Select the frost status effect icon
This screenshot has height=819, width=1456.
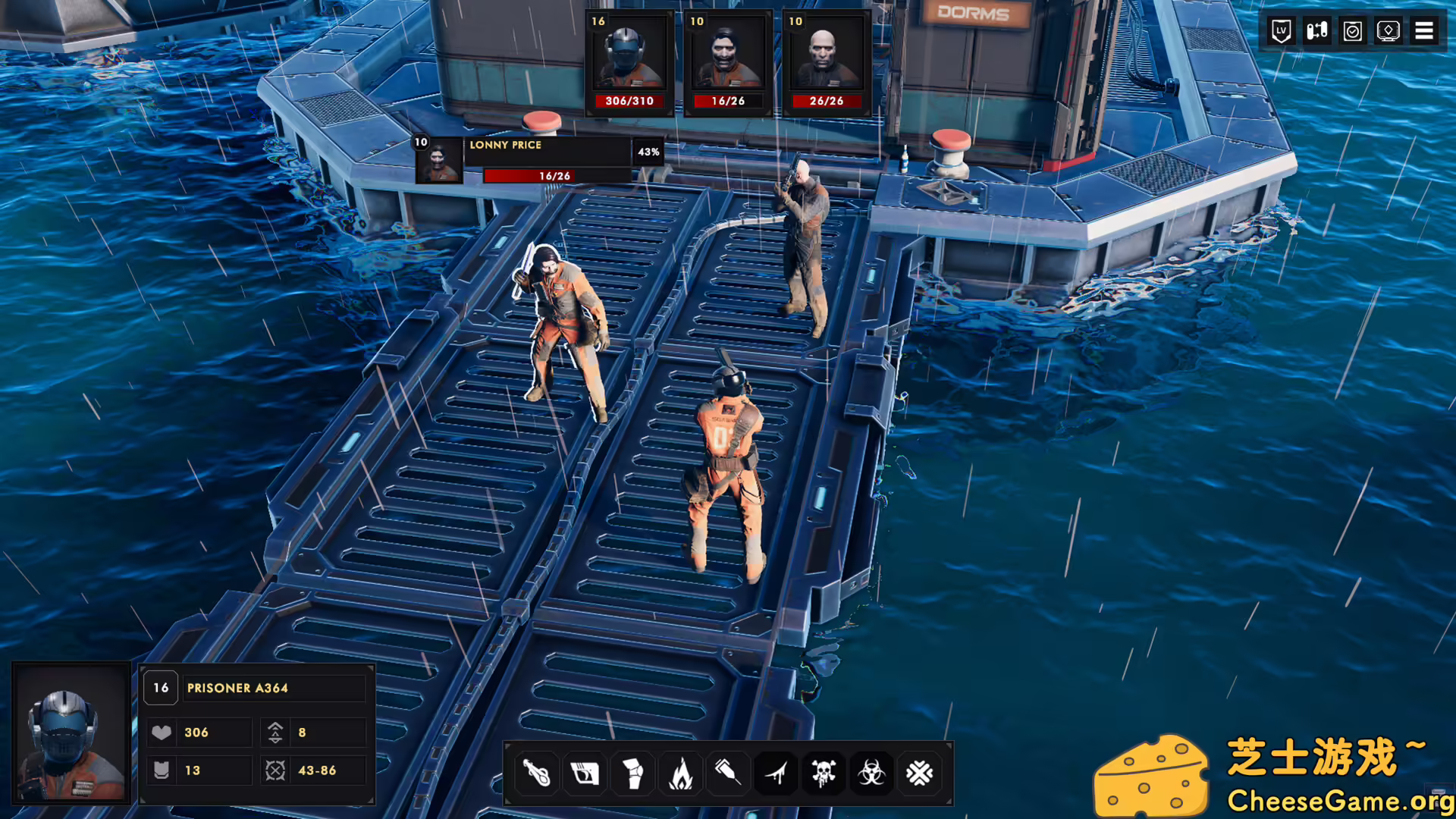pyautogui.click(x=919, y=773)
